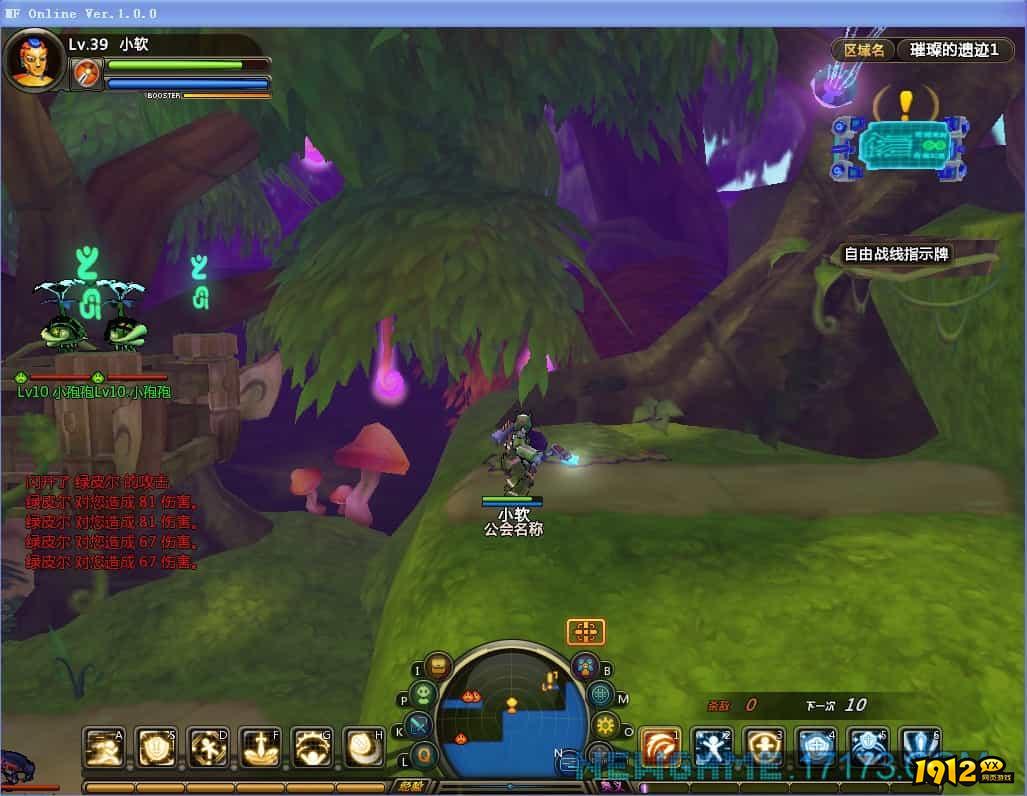Click the blue flower icon beside the radar
Screen dimensions: 1027x796
pos(585,665)
